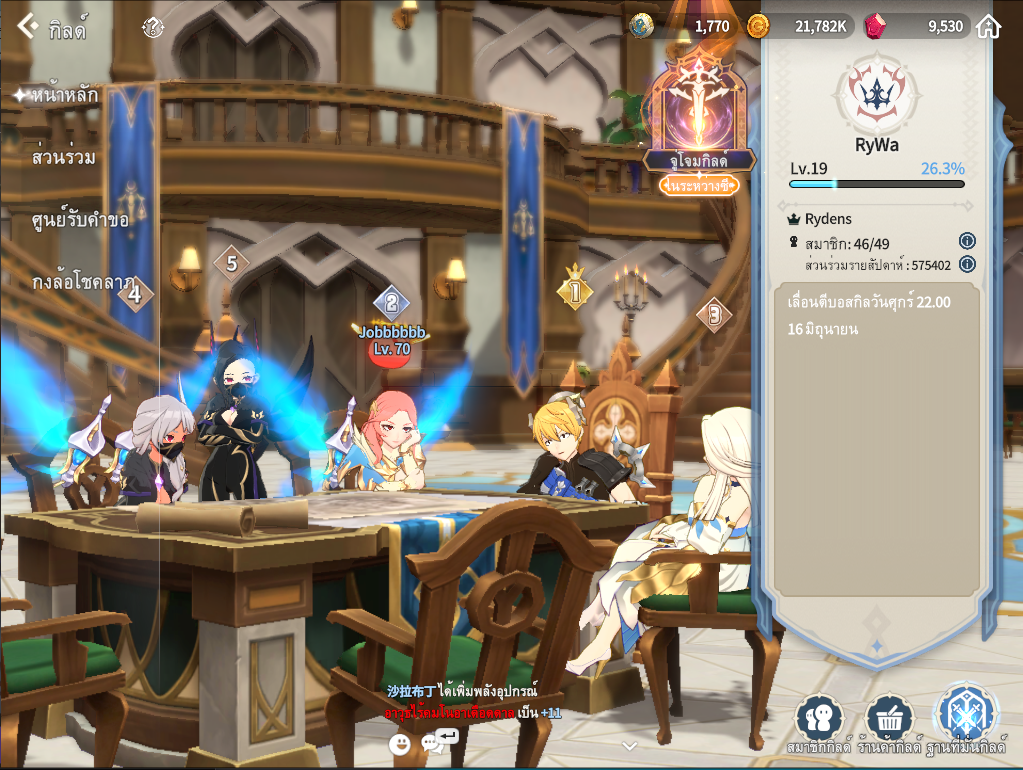Open the ส่วนร่วม contribution menu

(64, 157)
